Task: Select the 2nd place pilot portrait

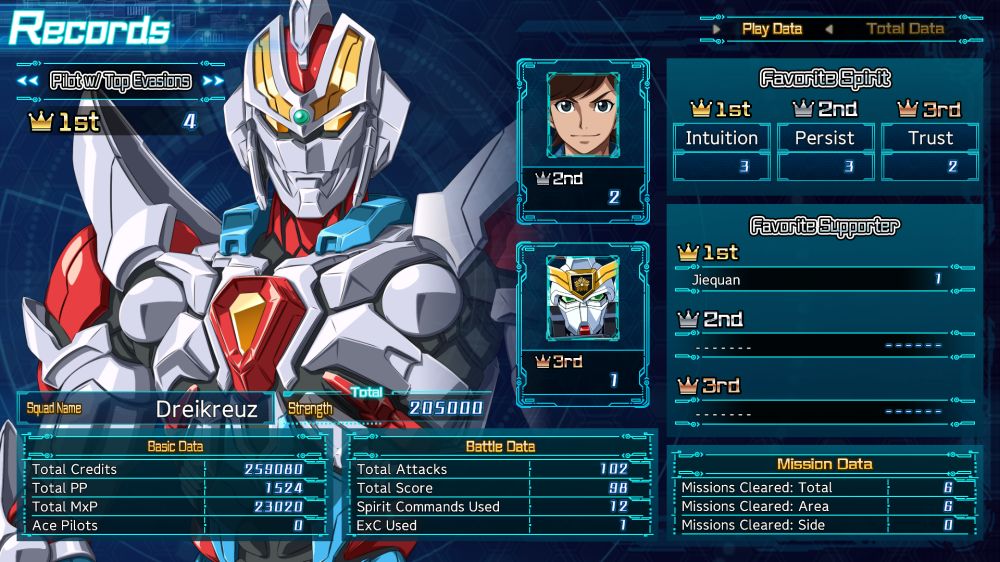Action: (583, 115)
